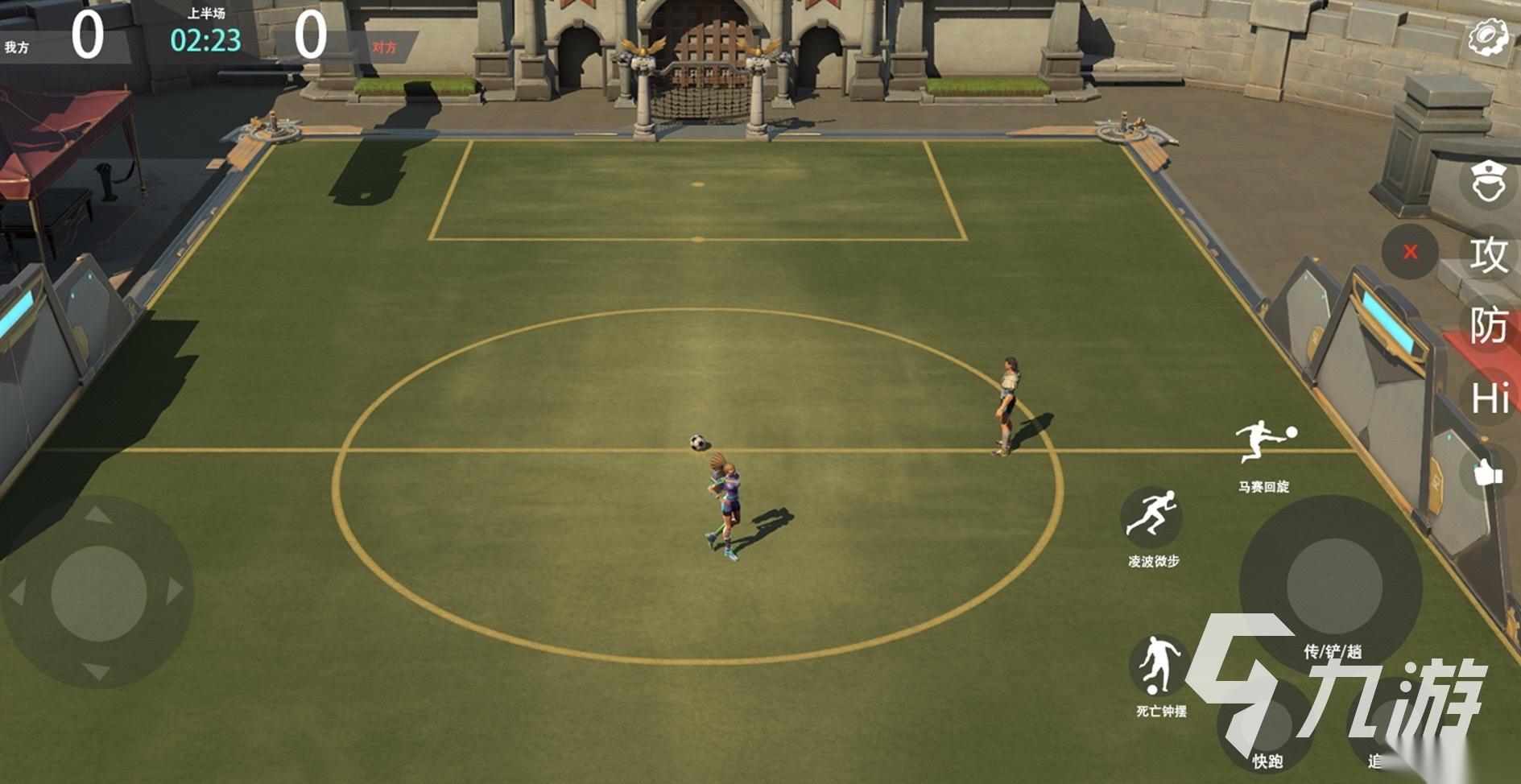This screenshot has height=784, width=1521.
Task: Send the thumbs-up emote
Action: pyautogui.click(x=1488, y=472)
